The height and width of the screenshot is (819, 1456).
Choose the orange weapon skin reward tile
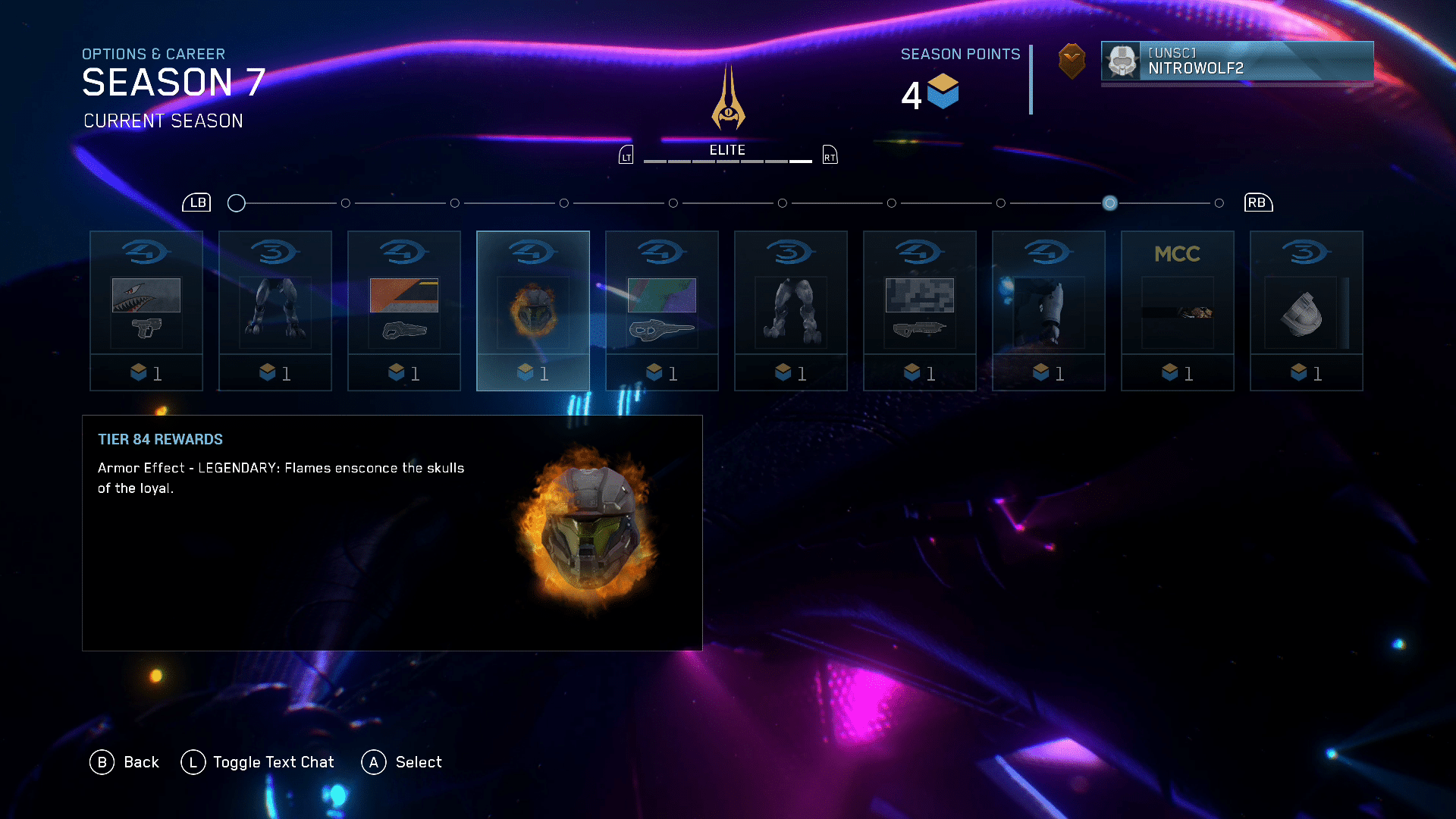[x=404, y=310]
